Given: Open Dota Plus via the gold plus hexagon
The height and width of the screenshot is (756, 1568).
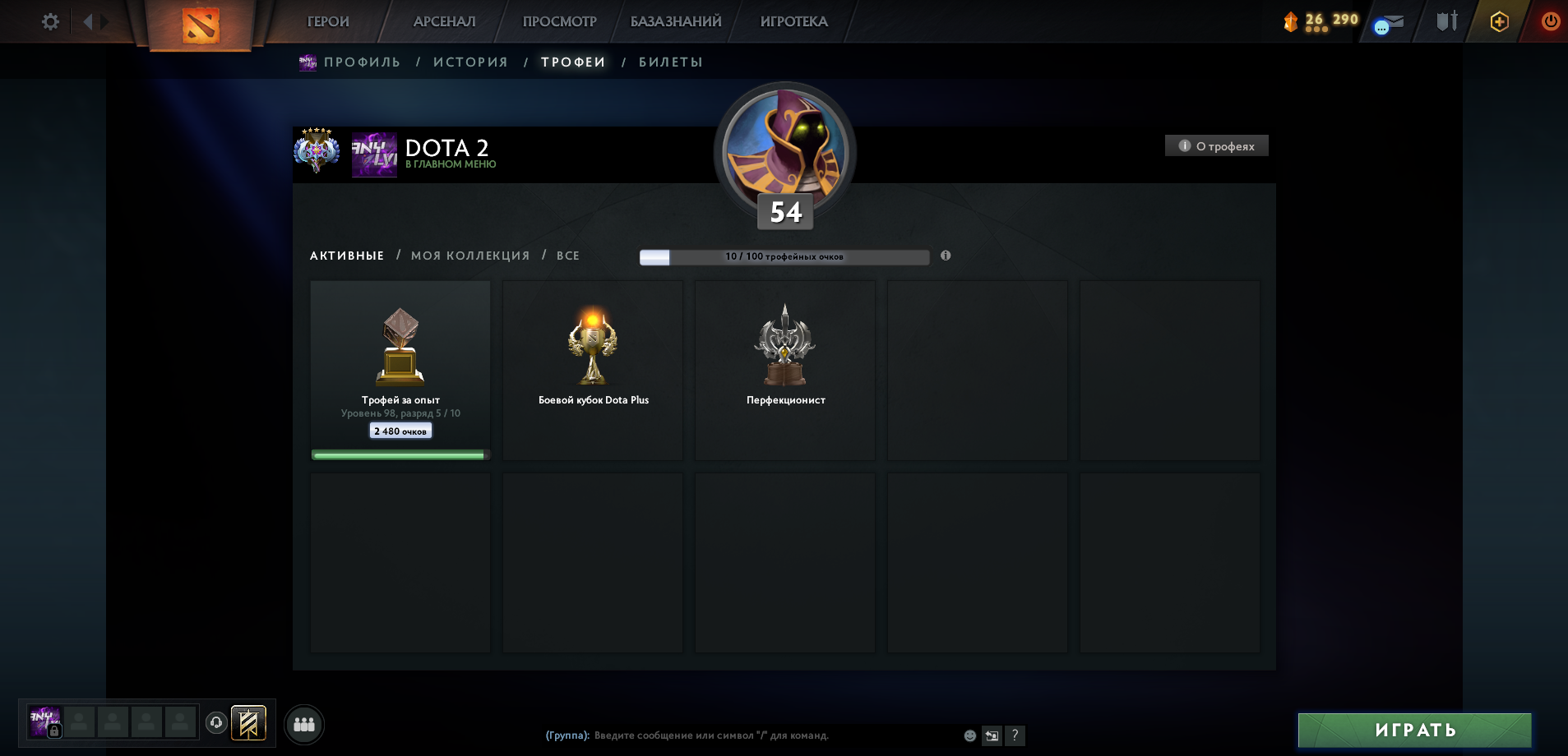Looking at the screenshot, I should (1499, 21).
